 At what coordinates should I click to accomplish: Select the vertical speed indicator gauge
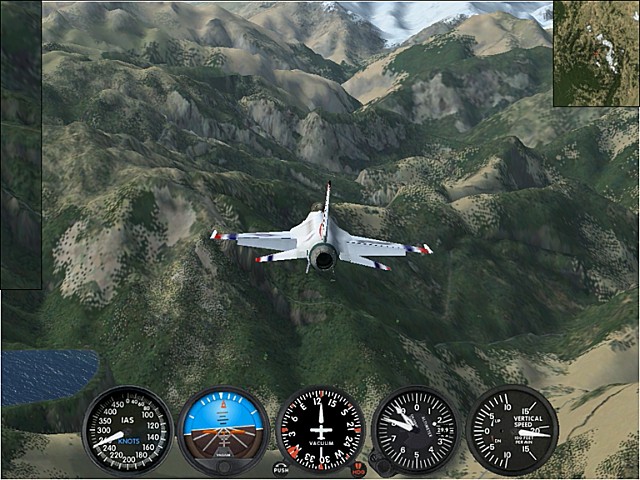(x=513, y=430)
